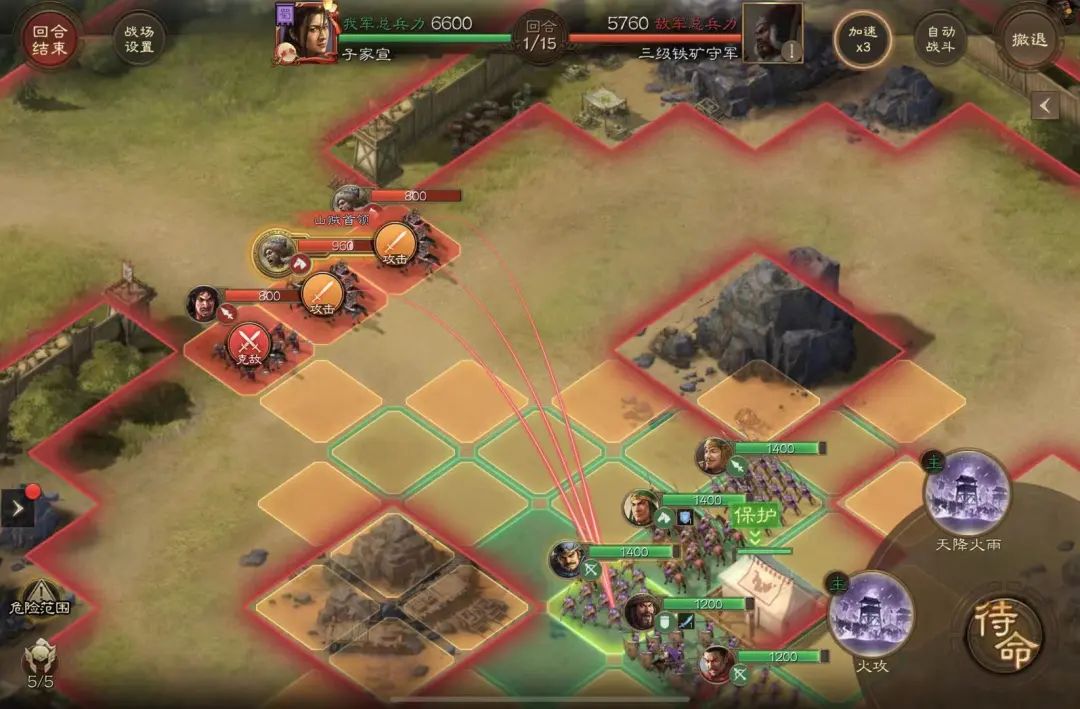Select the 保护 protect tent marker
Image resolution: width=1080 pixels, height=709 pixels.
[x=756, y=517]
